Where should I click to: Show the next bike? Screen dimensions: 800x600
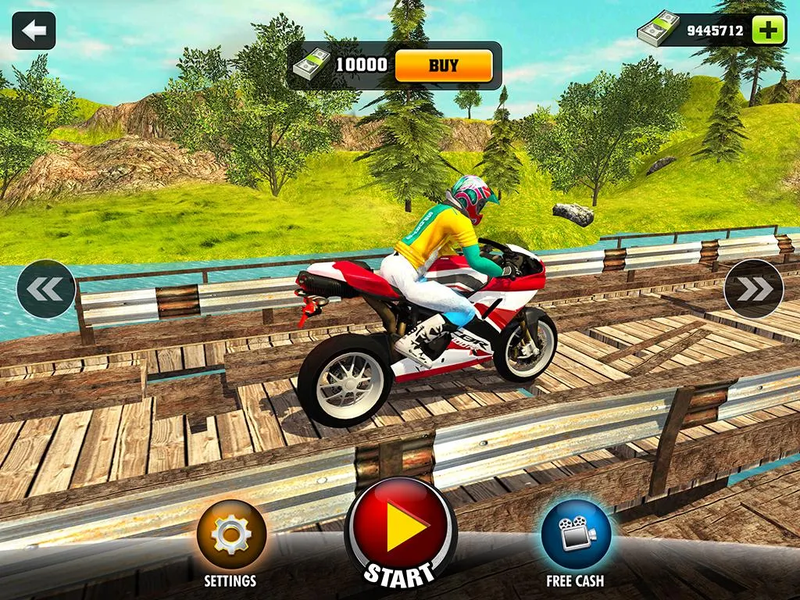(754, 289)
